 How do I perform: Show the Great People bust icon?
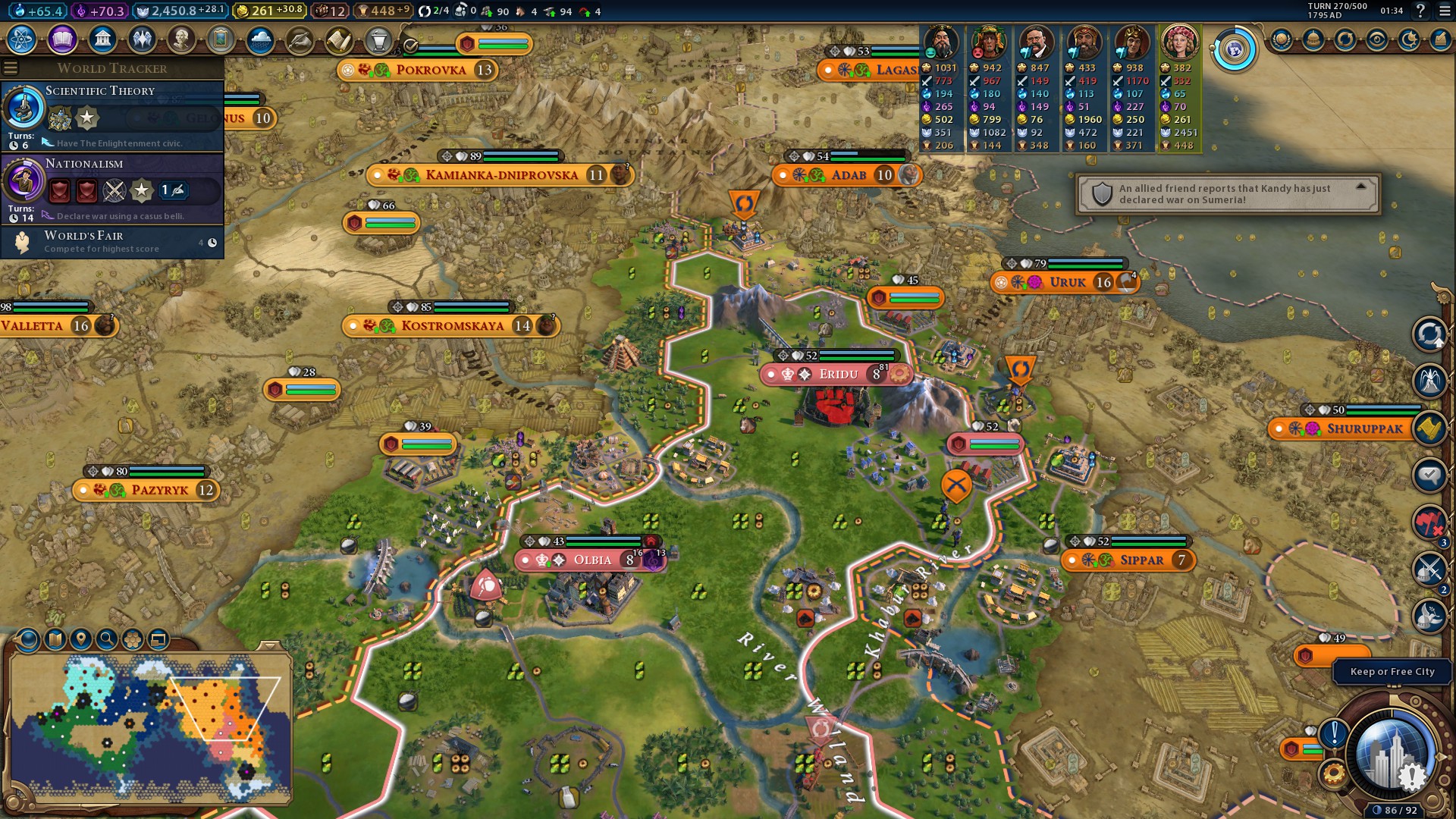[181, 39]
